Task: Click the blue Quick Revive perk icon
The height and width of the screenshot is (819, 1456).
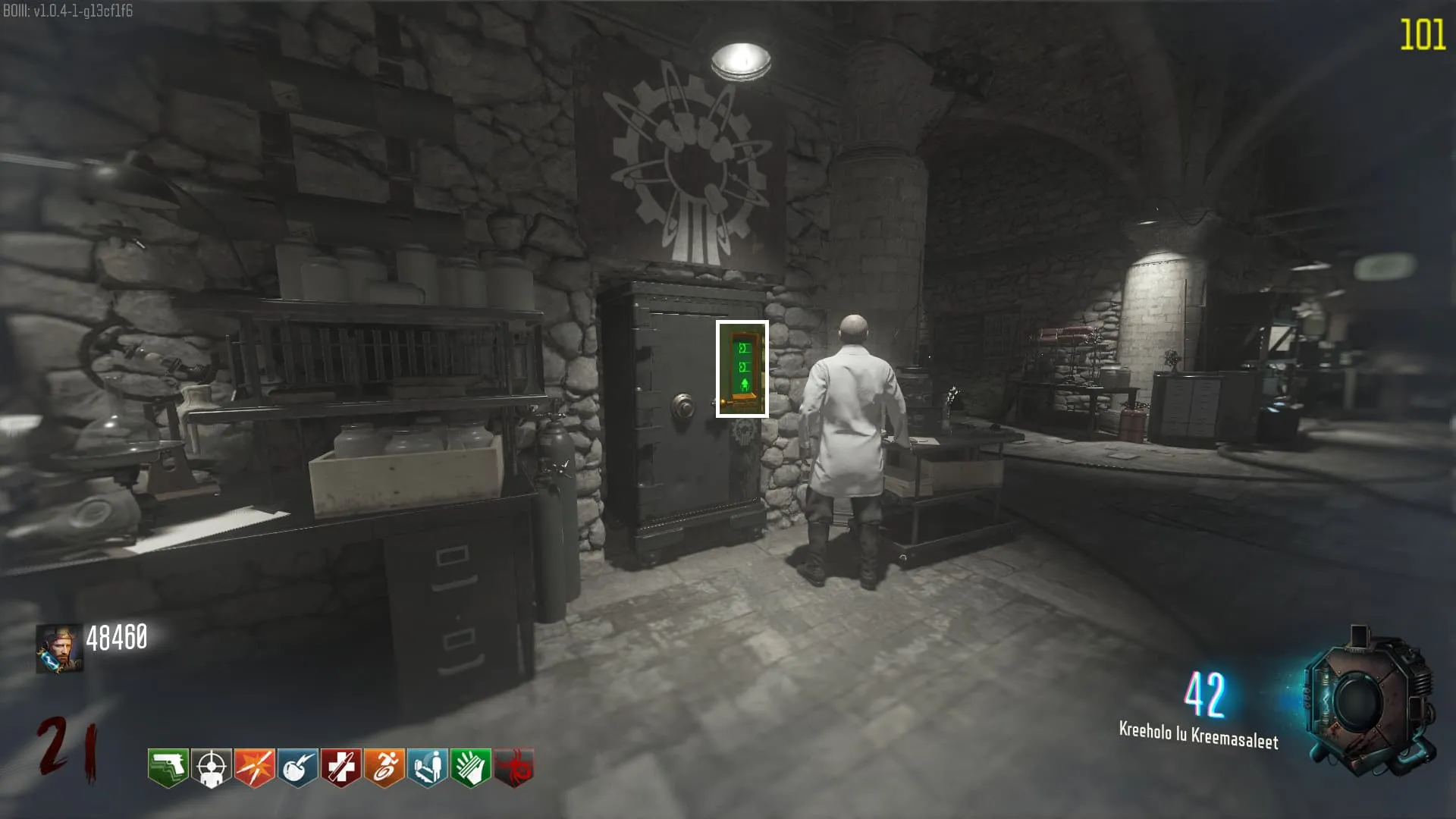Action: point(427,768)
